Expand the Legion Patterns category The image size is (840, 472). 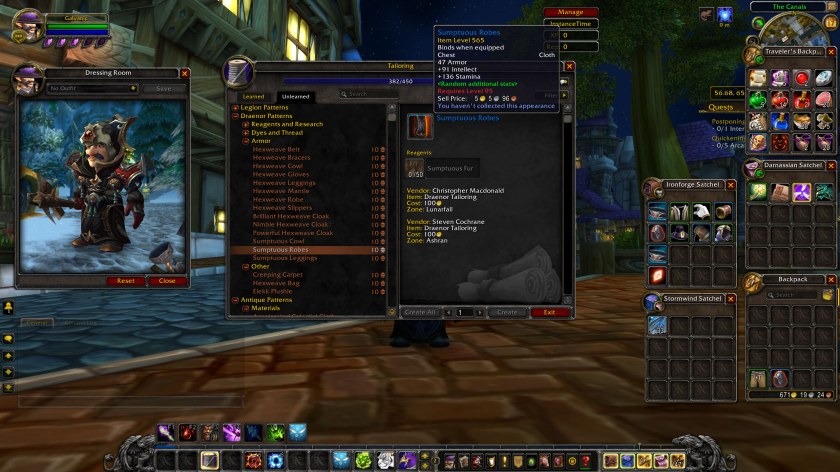[236, 107]
